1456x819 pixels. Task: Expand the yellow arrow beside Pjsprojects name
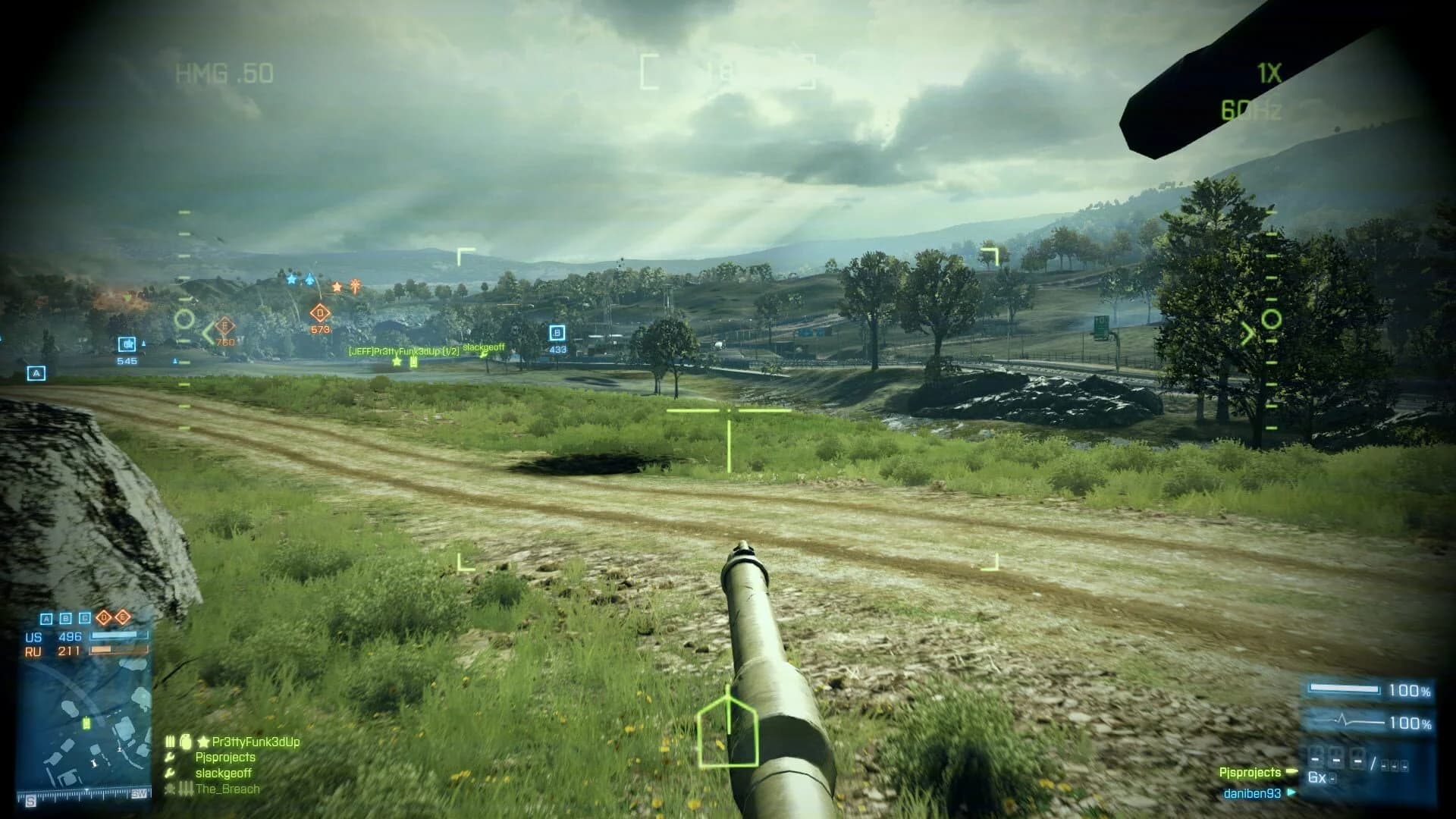click(1292, 772)
